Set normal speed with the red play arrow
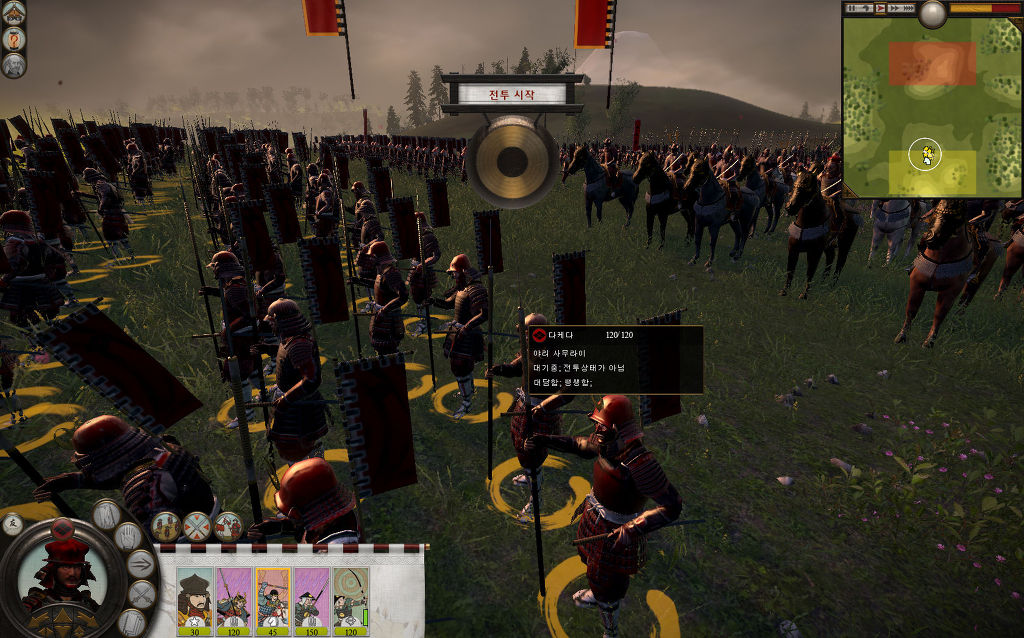This screenshot has height=638, width=1024. pos(881,8)
